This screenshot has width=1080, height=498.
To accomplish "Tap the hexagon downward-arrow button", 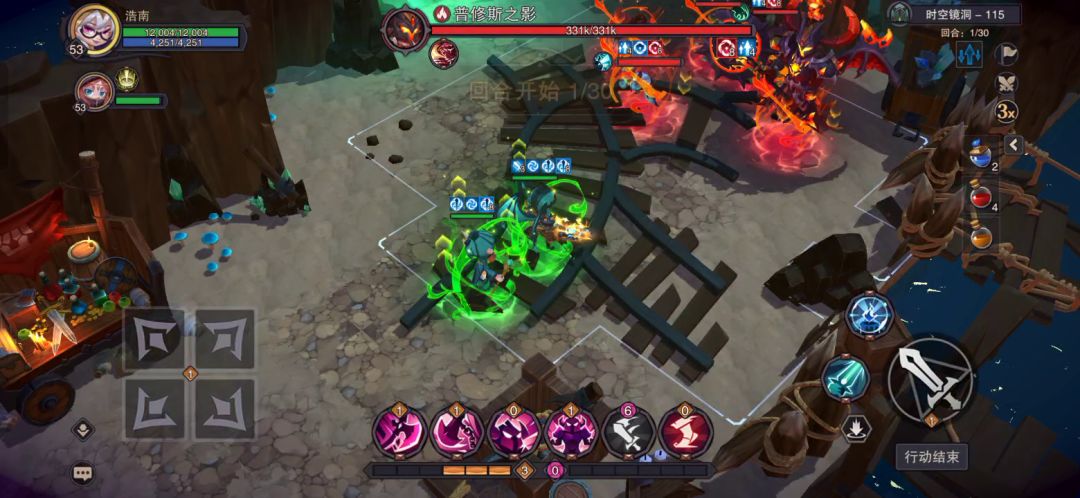I will pyautogui.click(x=855, y=428).
